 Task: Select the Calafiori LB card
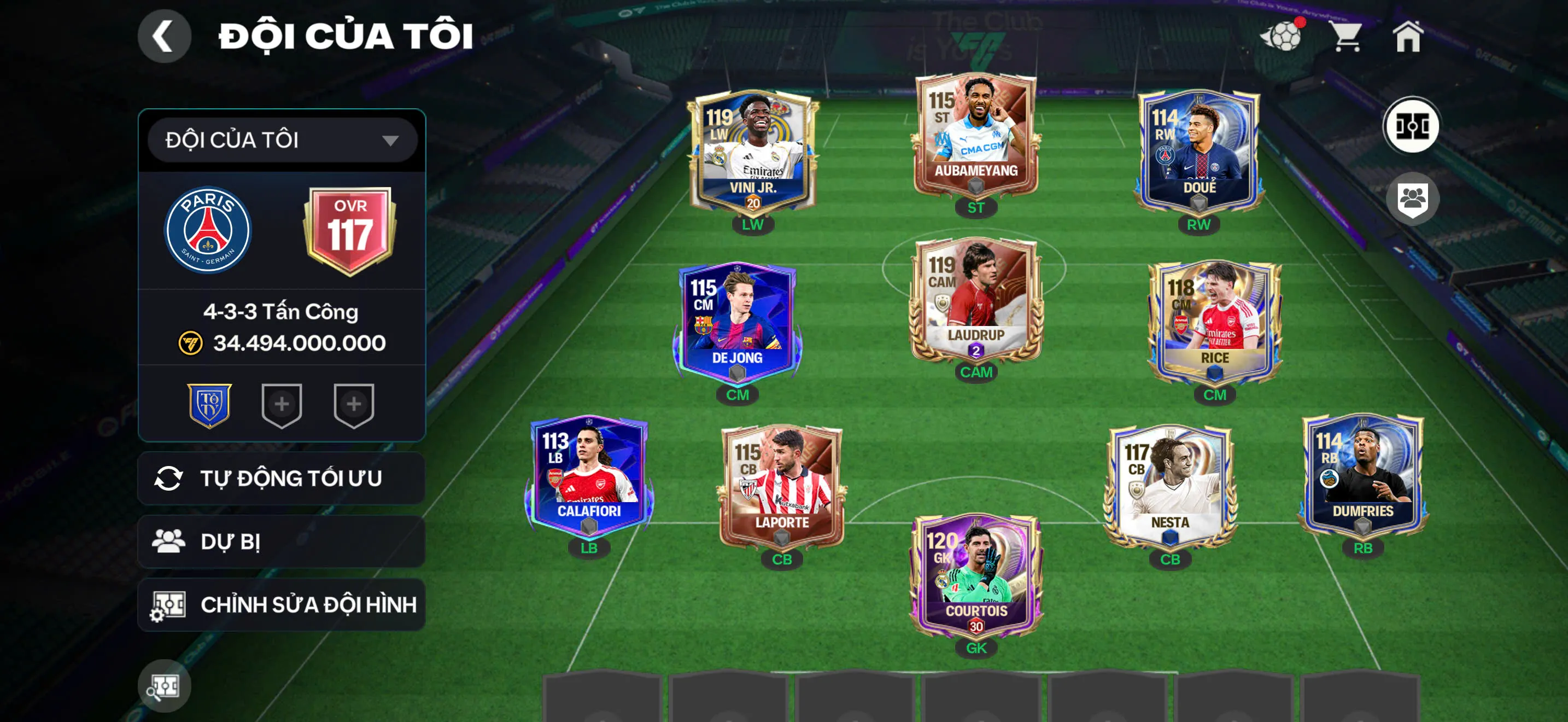[x=589, y=476]
